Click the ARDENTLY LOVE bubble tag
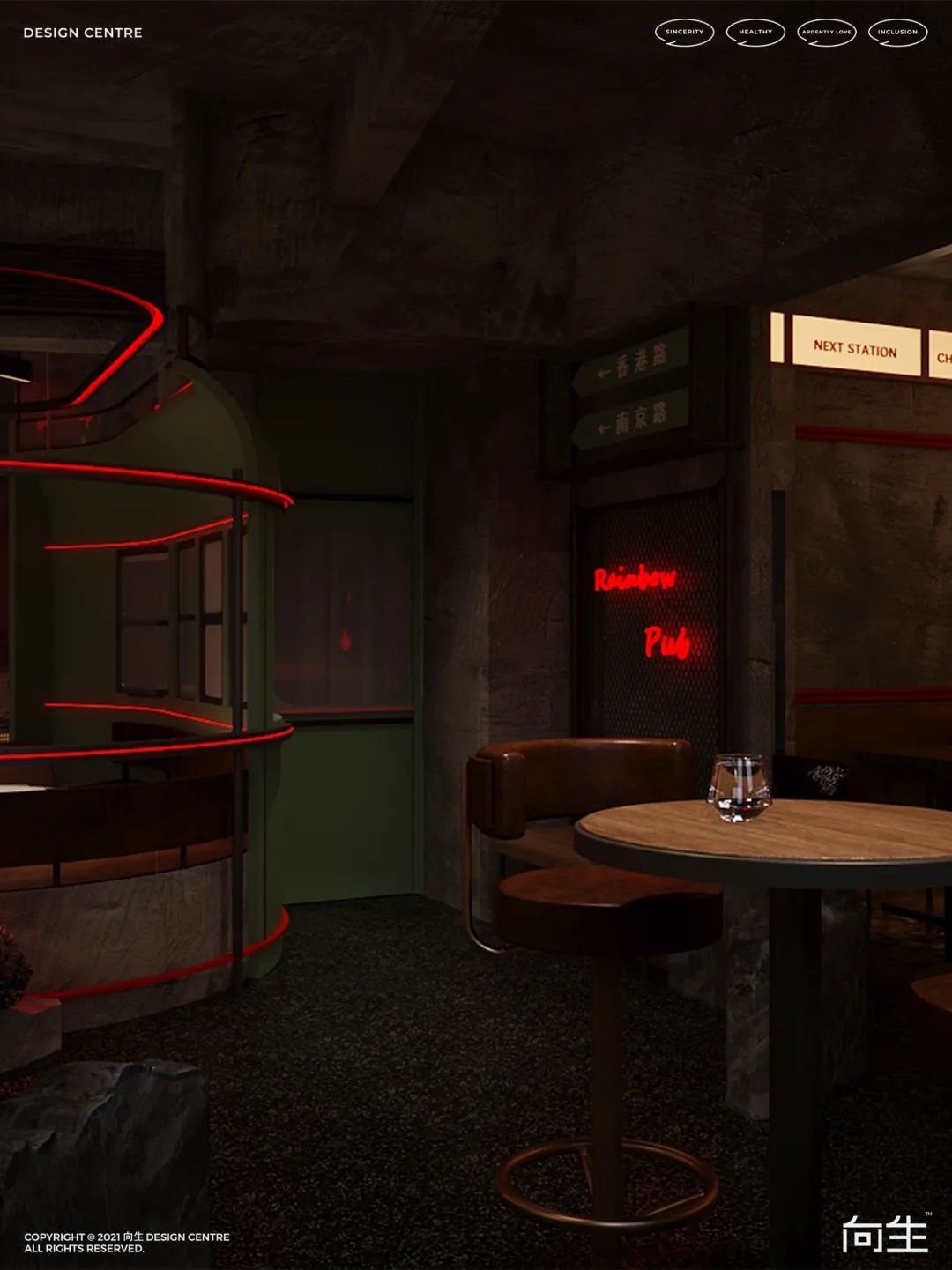 pos(827,32)
